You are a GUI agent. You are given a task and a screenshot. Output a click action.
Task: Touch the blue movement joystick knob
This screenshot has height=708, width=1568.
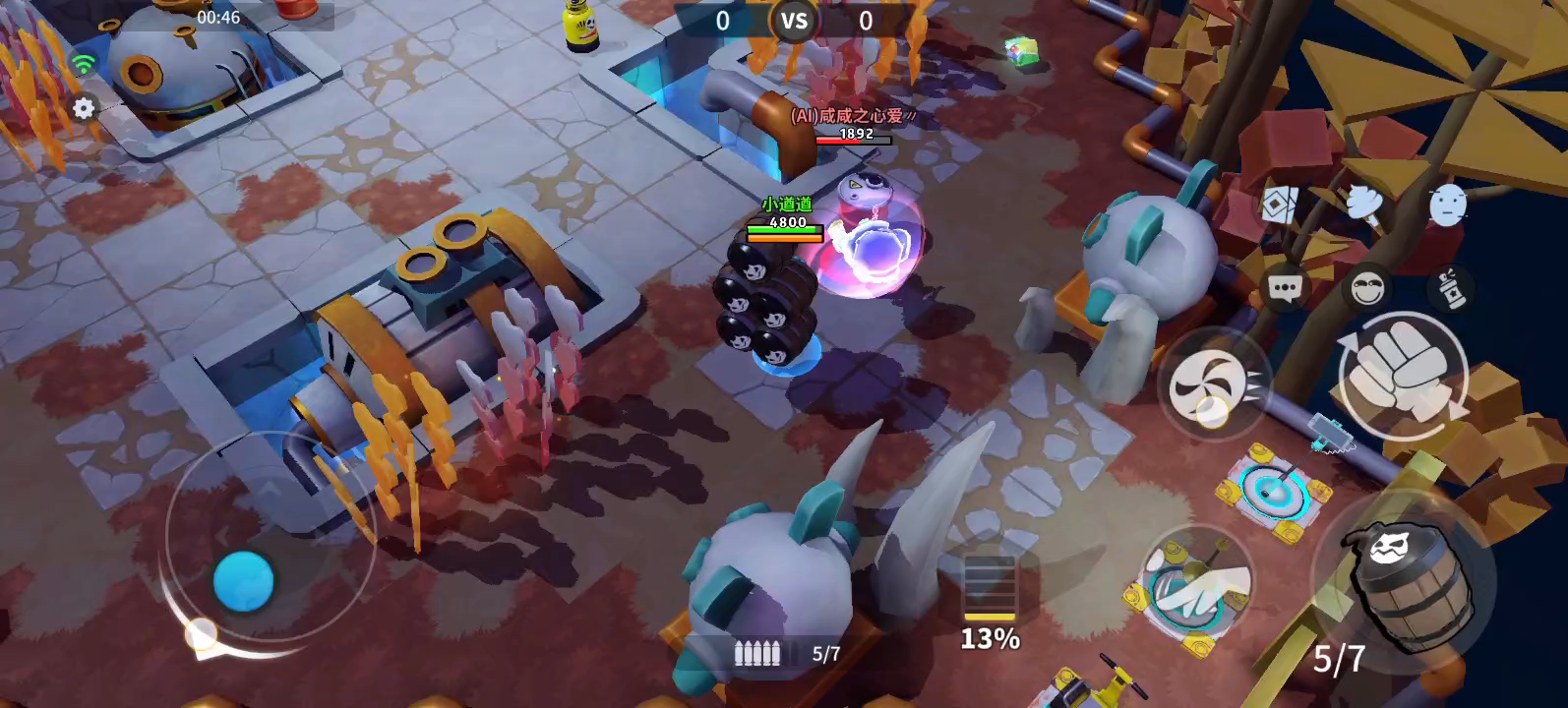pos(244,580)
